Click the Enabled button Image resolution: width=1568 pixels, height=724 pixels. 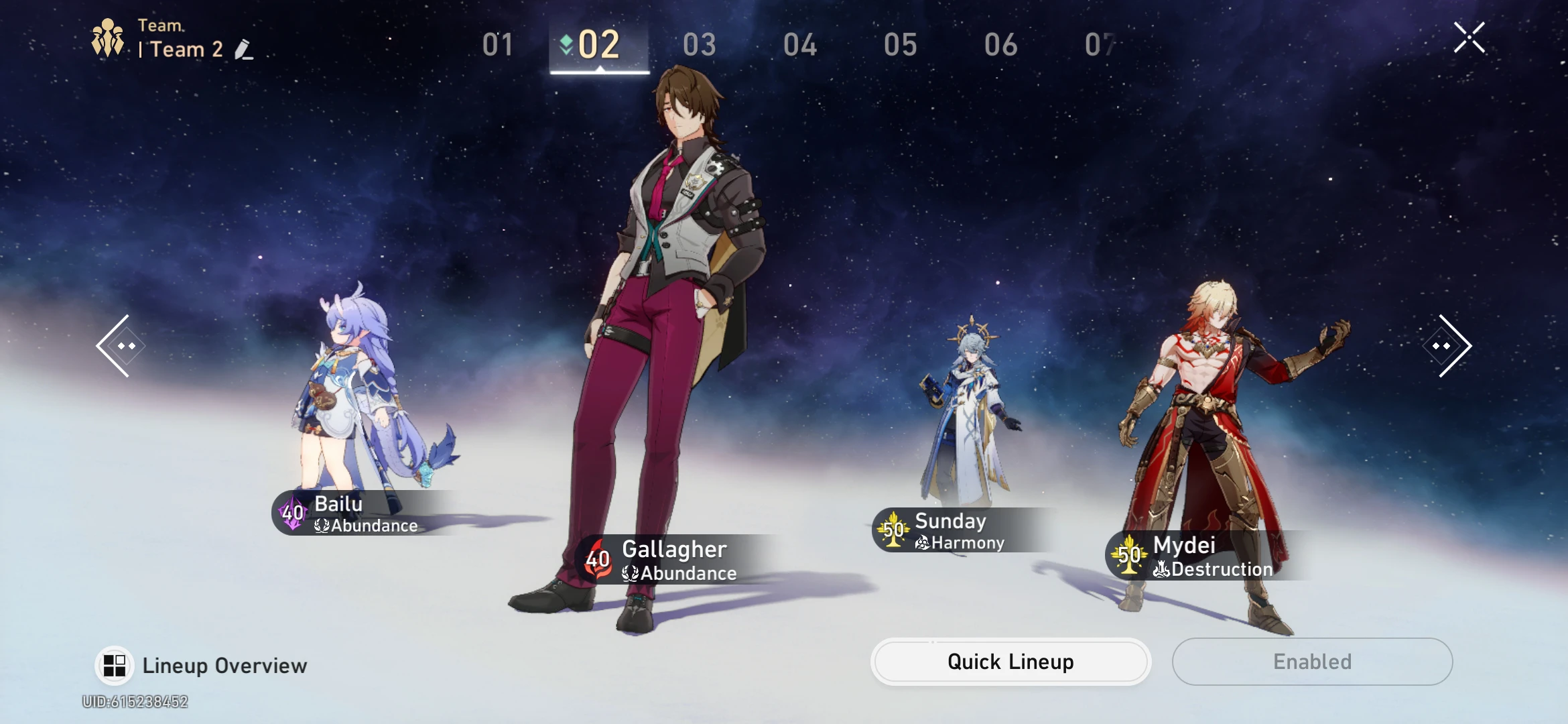pos(1312,662)
